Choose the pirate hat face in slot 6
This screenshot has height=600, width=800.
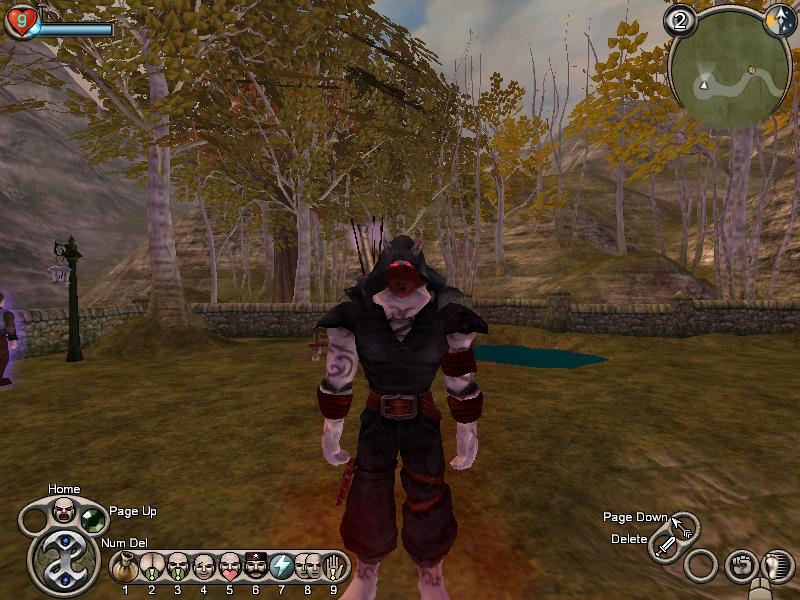click(x=256, y=567)
